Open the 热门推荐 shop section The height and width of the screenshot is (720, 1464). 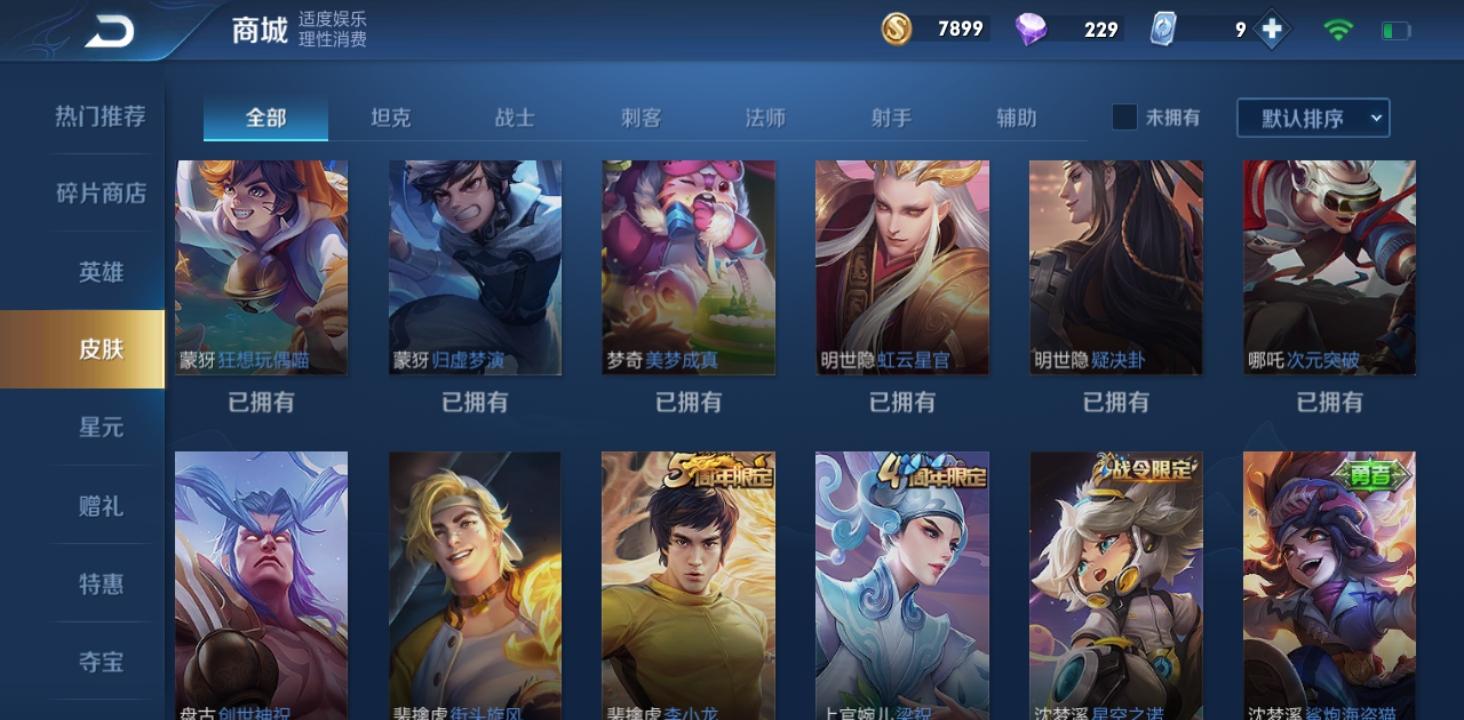coord(100,116)
